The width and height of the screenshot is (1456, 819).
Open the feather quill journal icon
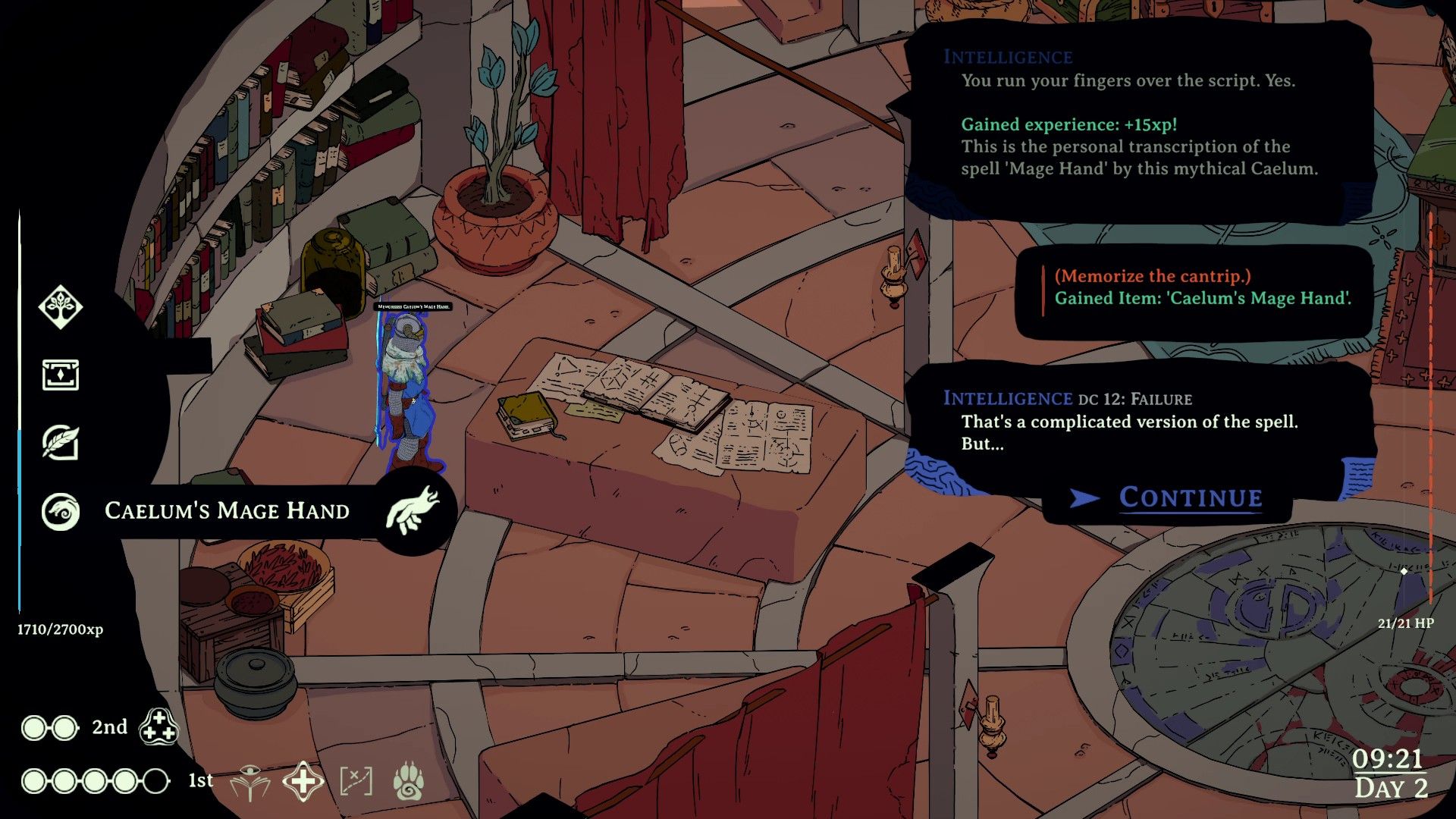click(61, 442)
